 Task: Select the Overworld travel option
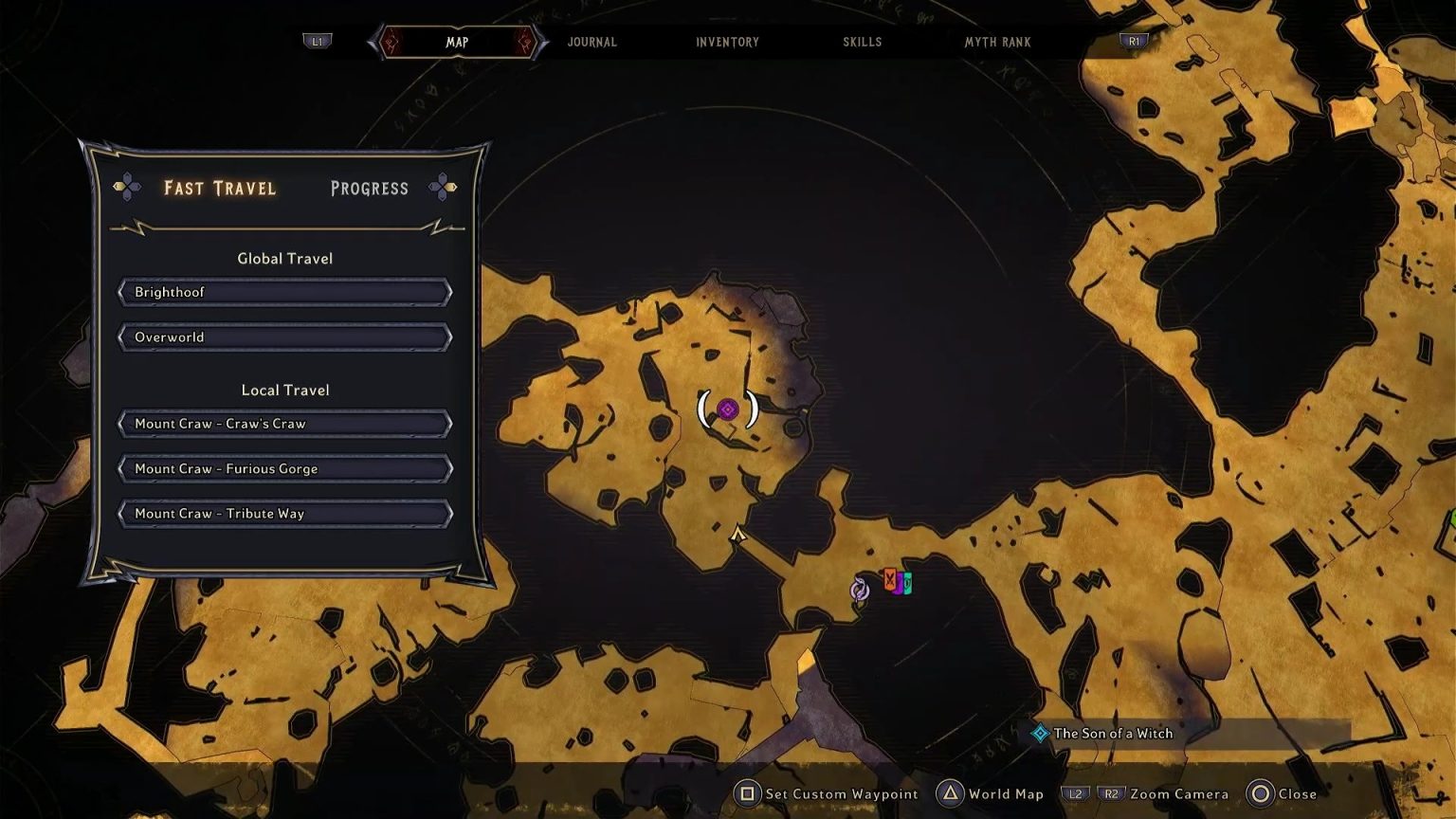(x=283, y=337)
